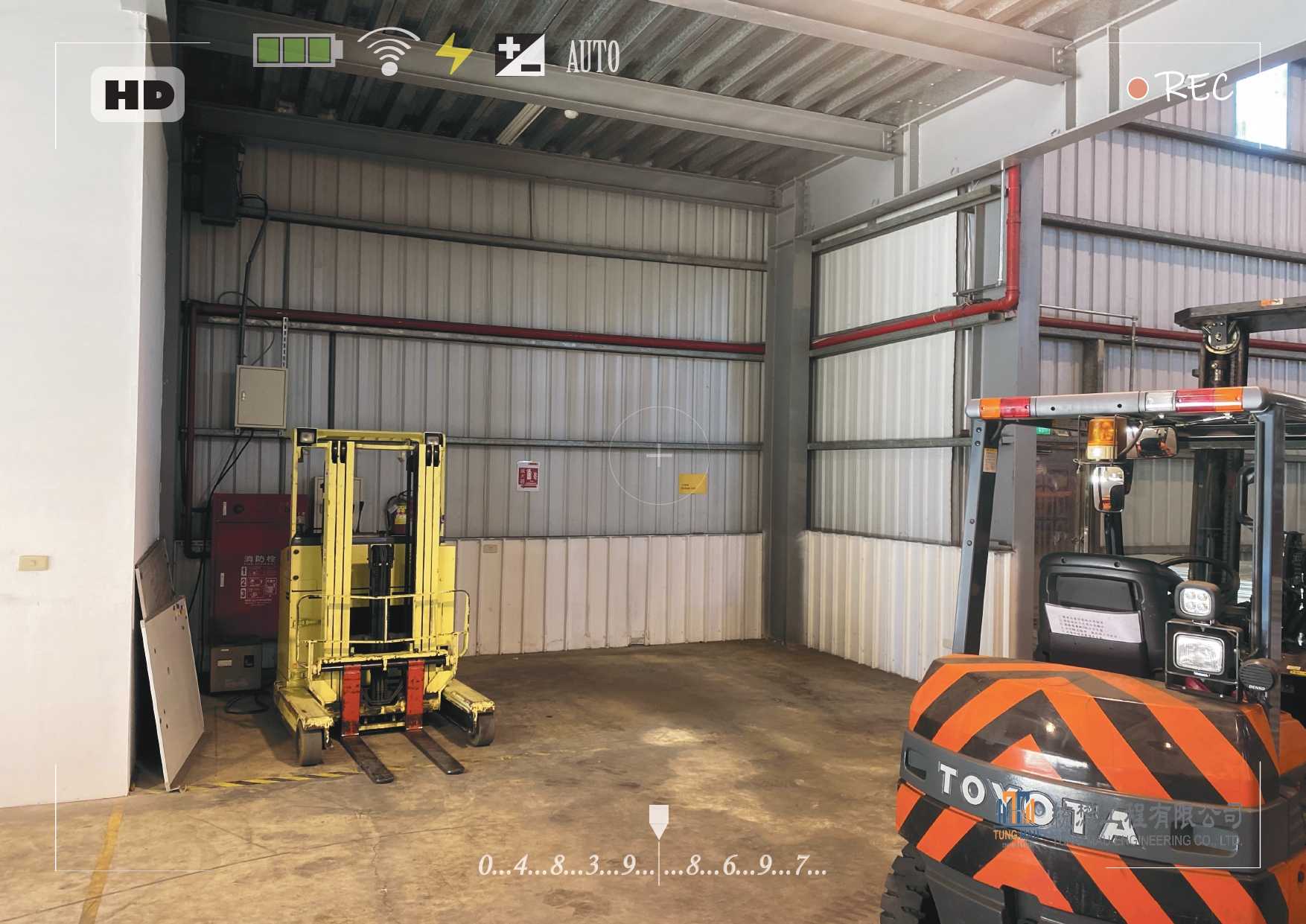Open the exposure compensation plus-minus icon

click(520, 55)
